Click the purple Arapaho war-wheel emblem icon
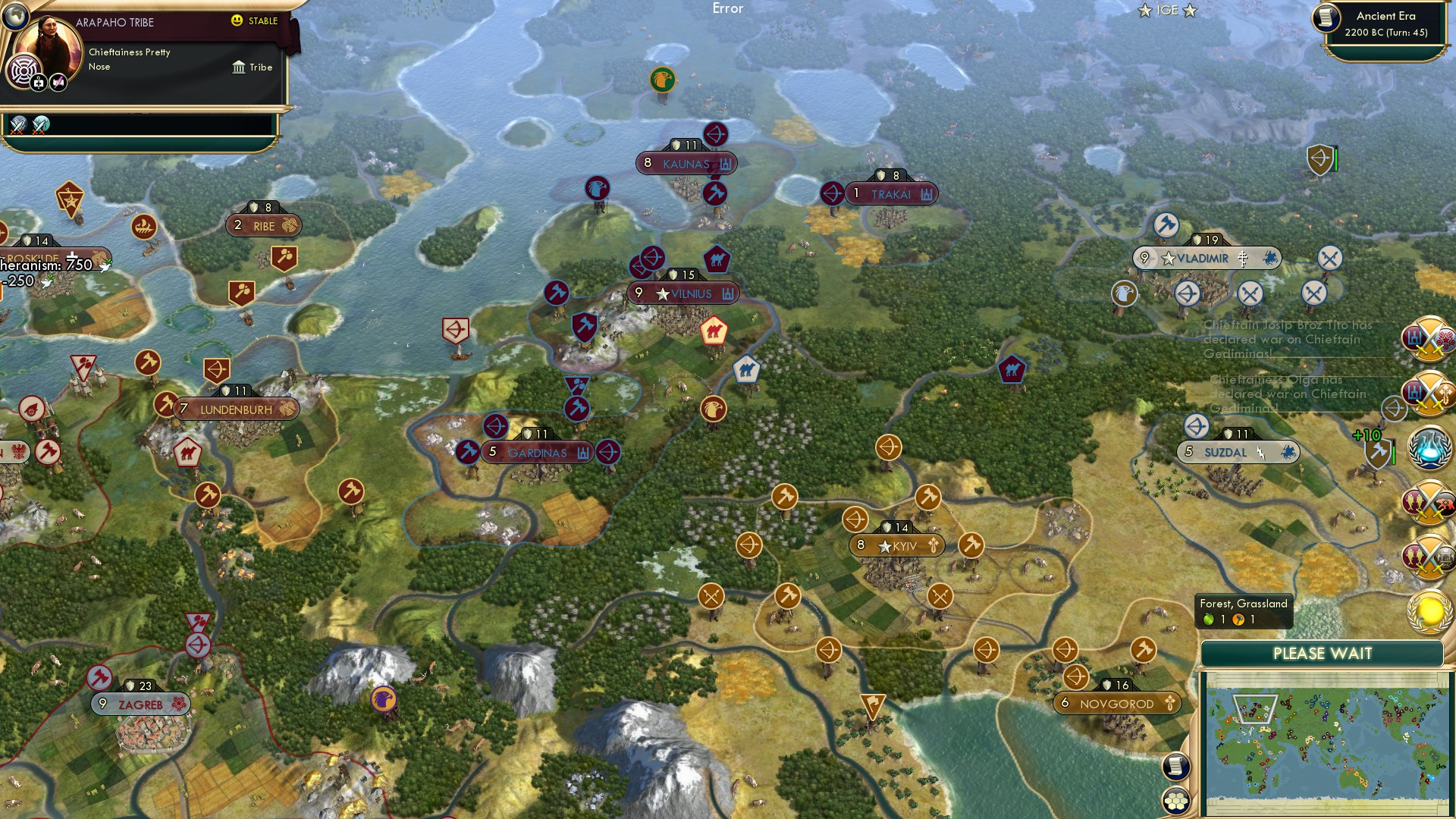The width and height of the screenshot is (1456, 819). (x=24, y=71)
